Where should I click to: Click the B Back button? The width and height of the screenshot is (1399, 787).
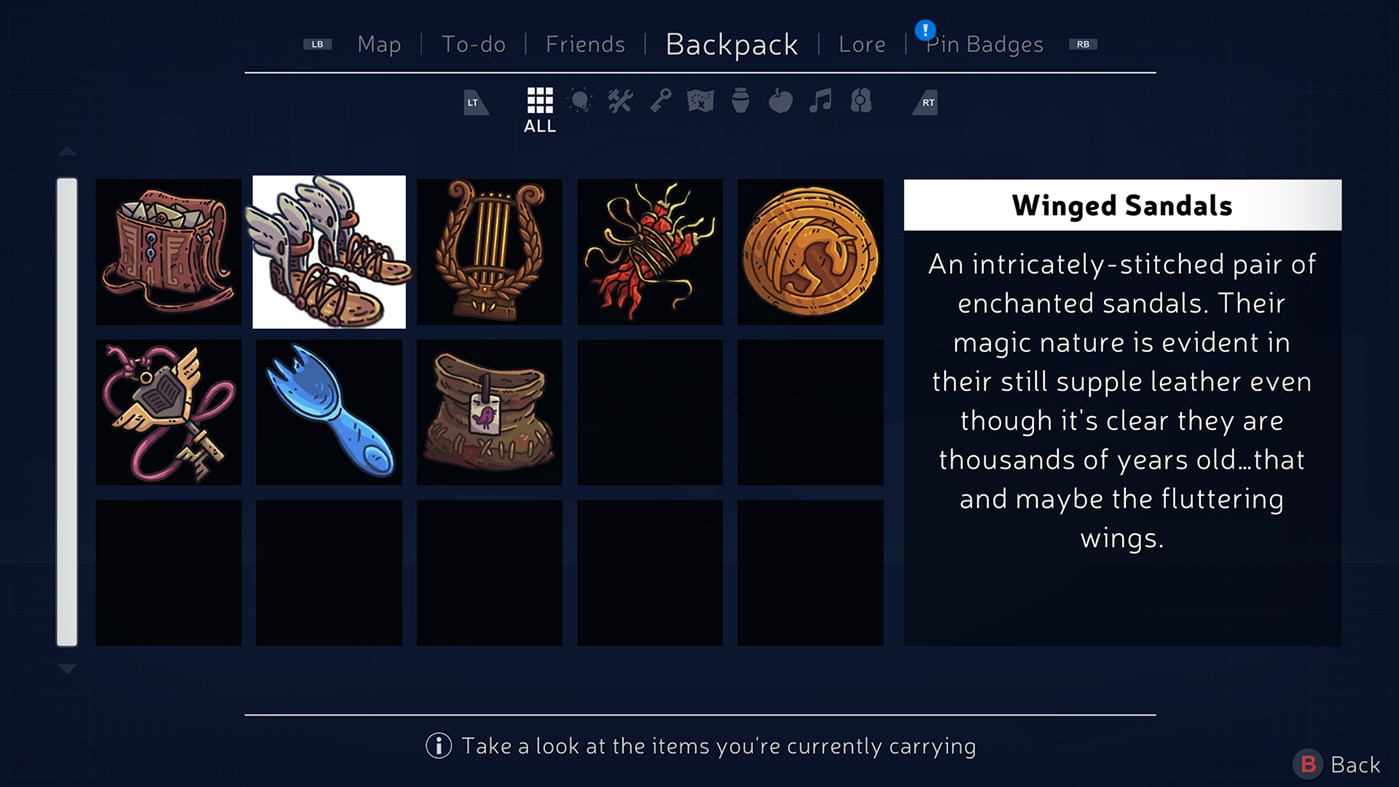pyautogui.click(x=1336, y=764)
